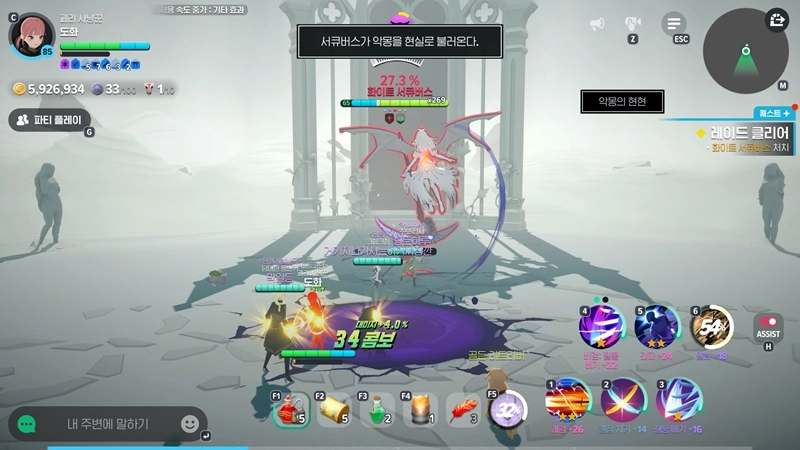Use the lantern item in slot F4
The image size is (800, 450).
tap(421, 409)
